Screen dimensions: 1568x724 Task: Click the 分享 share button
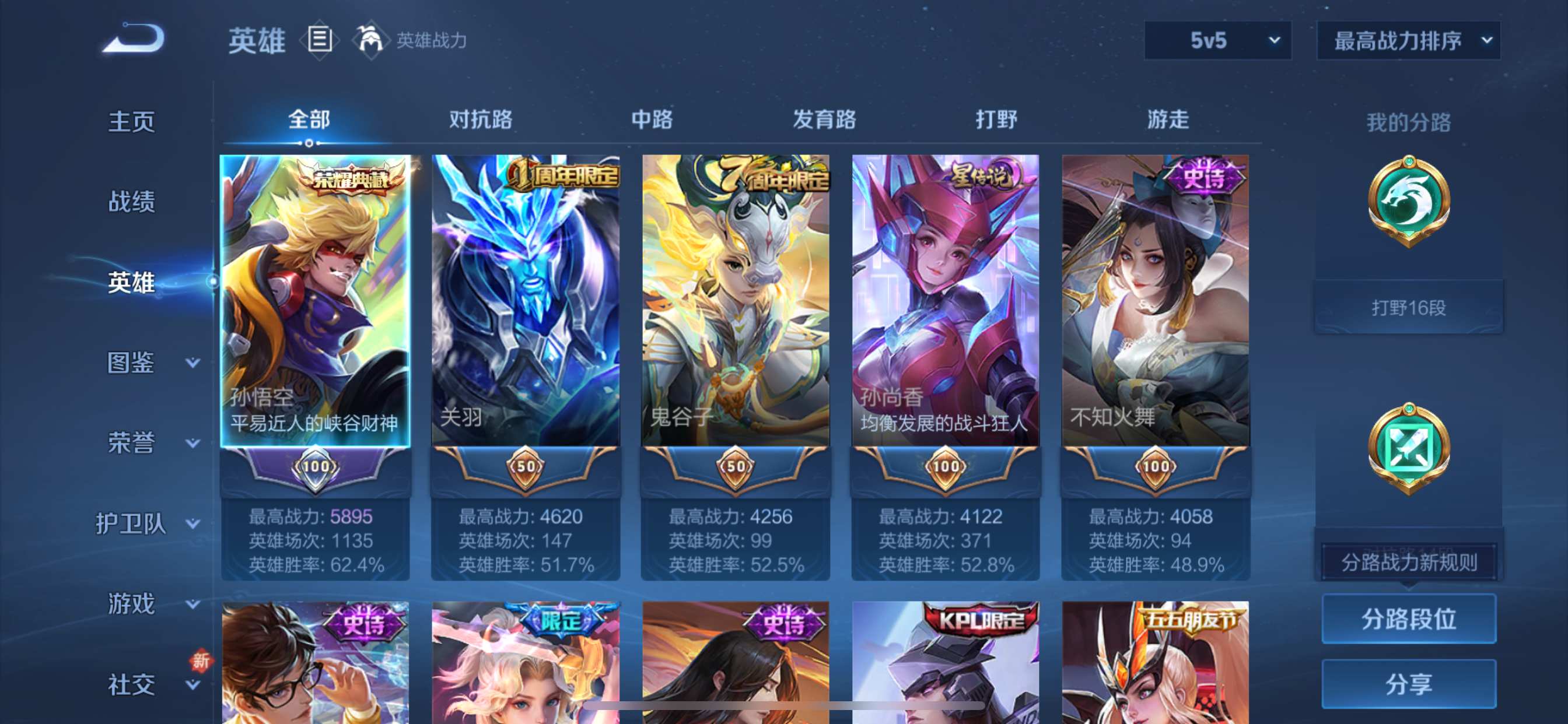(x=1409, y=684)
